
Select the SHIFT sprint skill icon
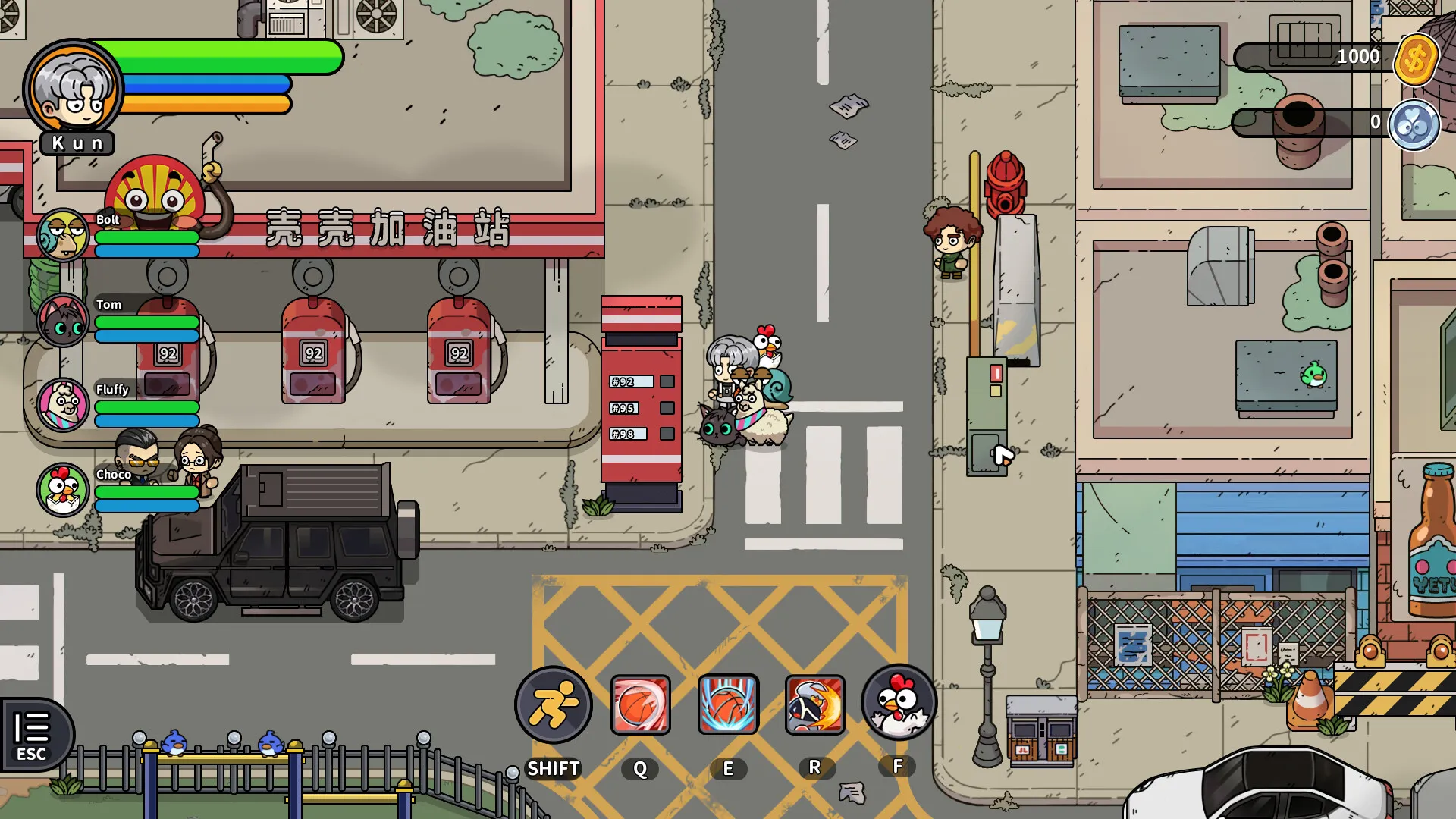coord(554,704)
